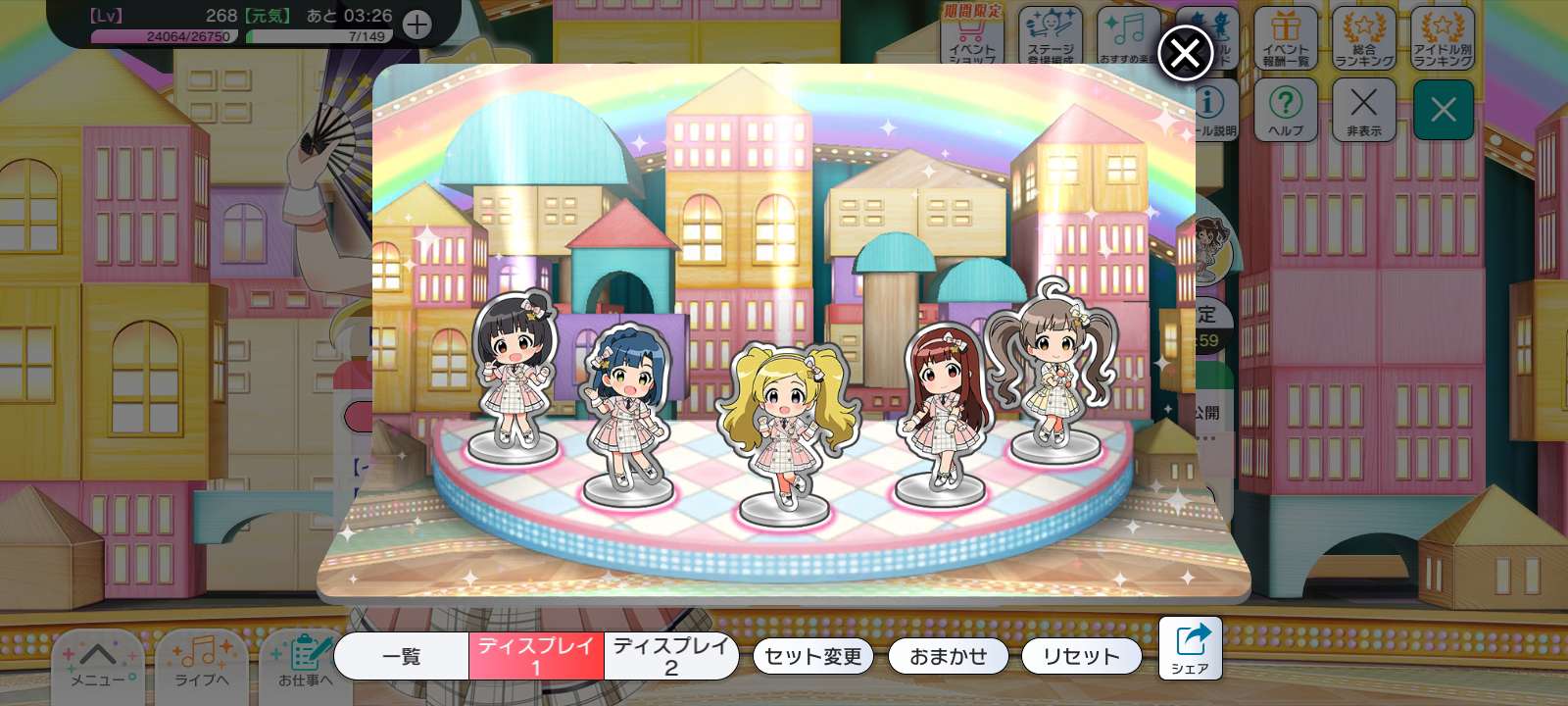
Task: Tap ライブへ to go to live
Action: point(201,665)
